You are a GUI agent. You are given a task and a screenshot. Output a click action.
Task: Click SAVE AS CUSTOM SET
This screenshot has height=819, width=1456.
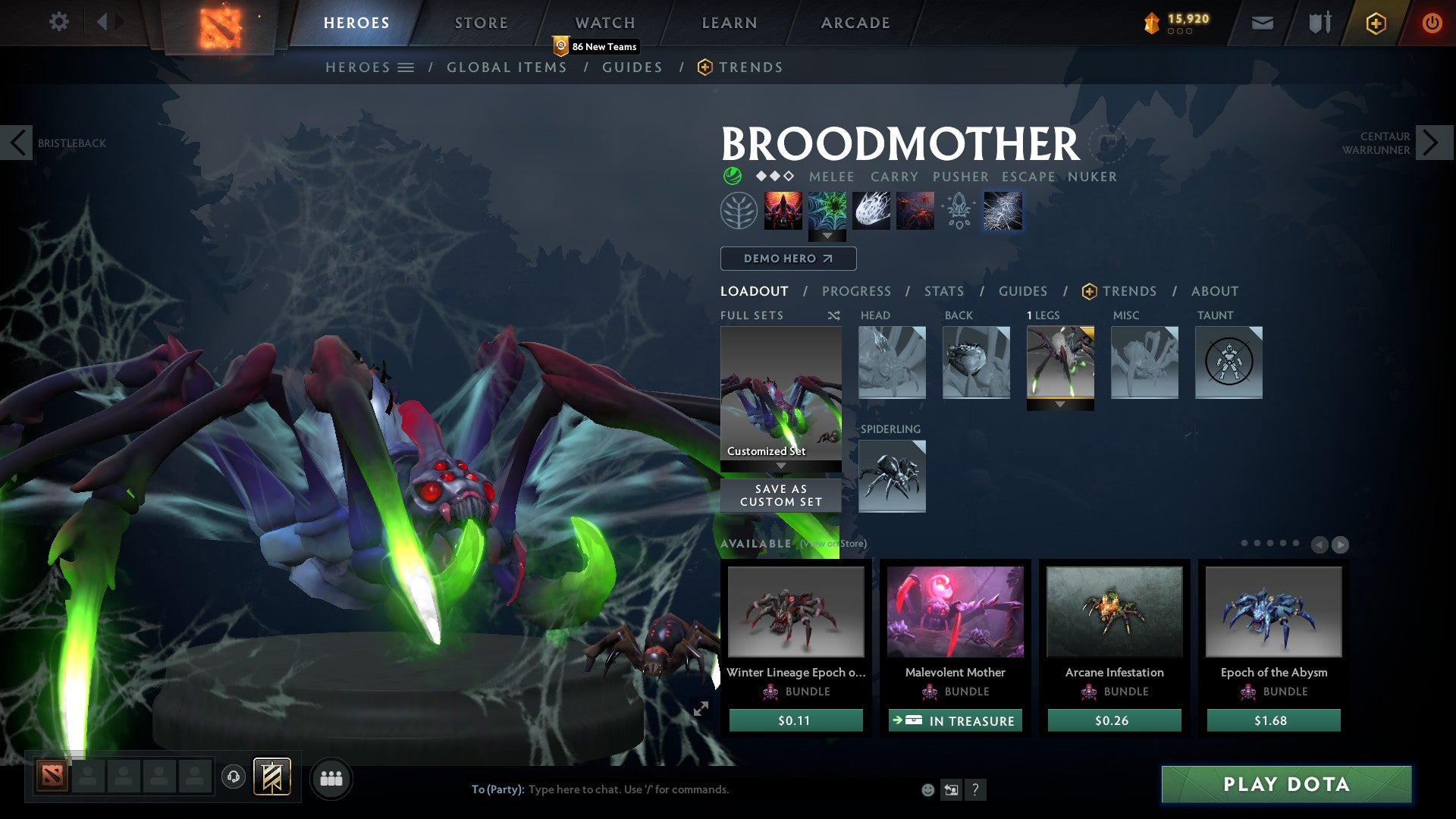[x=780, y=495]
